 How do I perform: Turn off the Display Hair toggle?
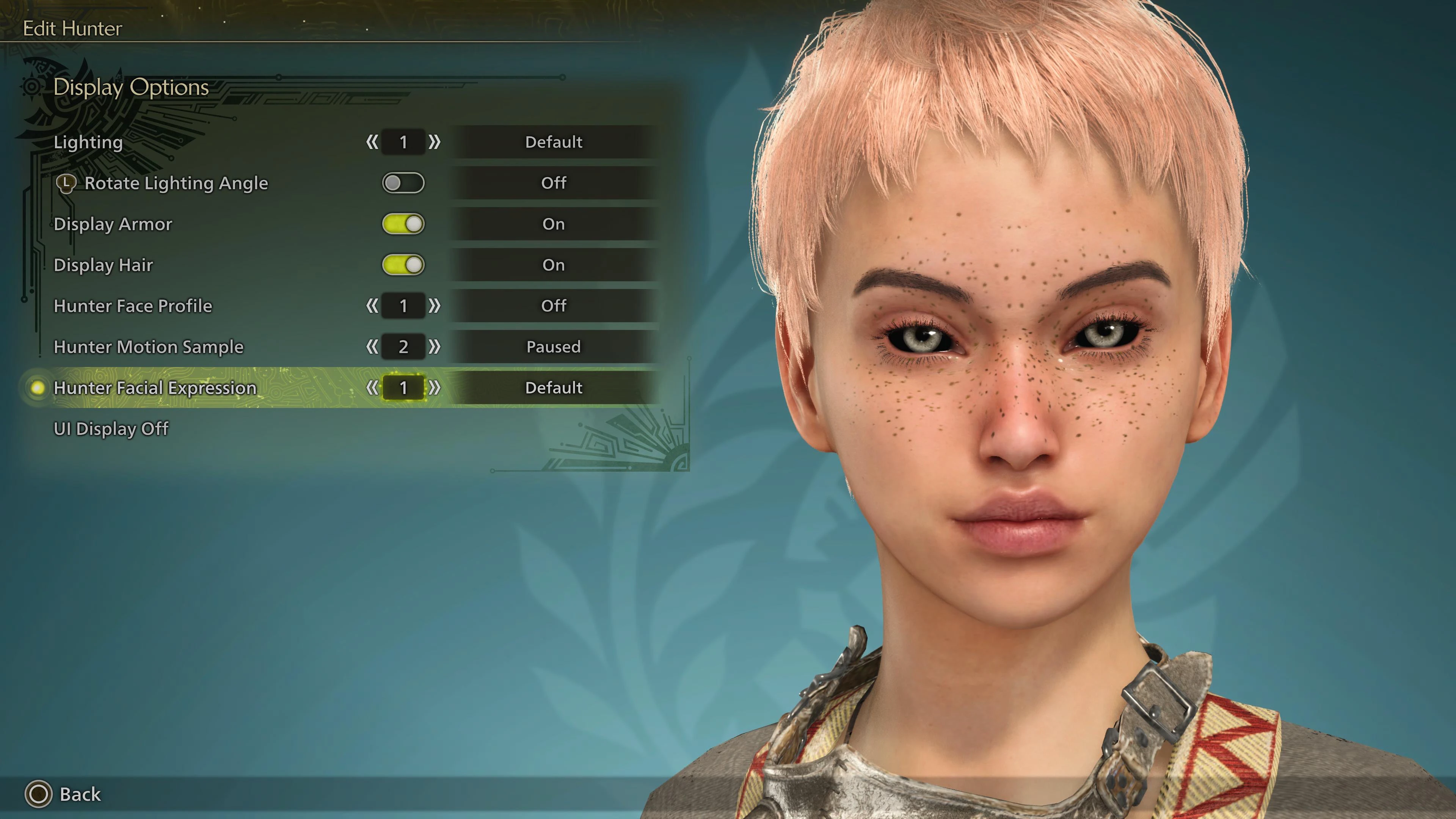pos(403,265)
